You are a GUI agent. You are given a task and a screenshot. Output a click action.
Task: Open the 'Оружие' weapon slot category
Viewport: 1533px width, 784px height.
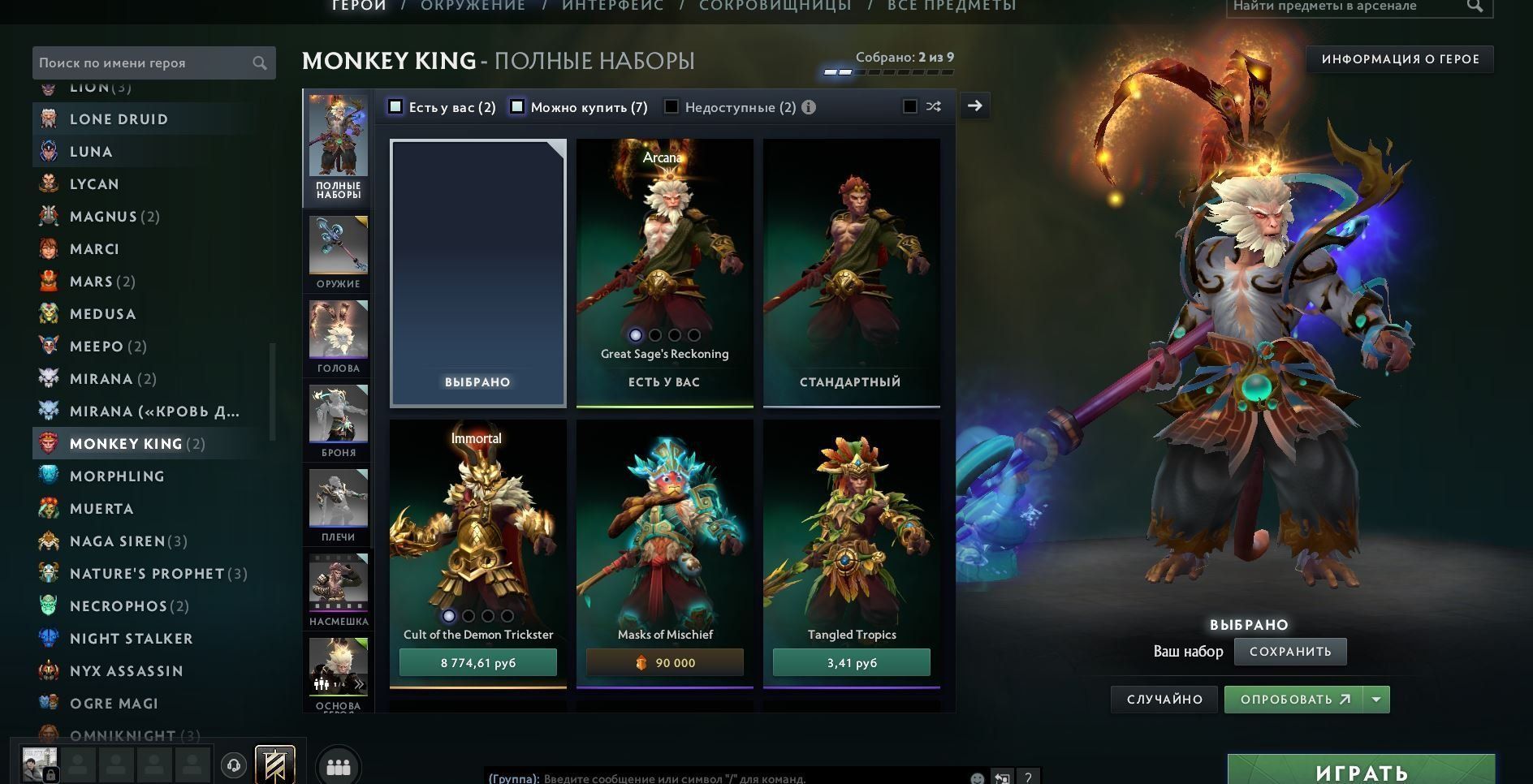coord(338,252)
